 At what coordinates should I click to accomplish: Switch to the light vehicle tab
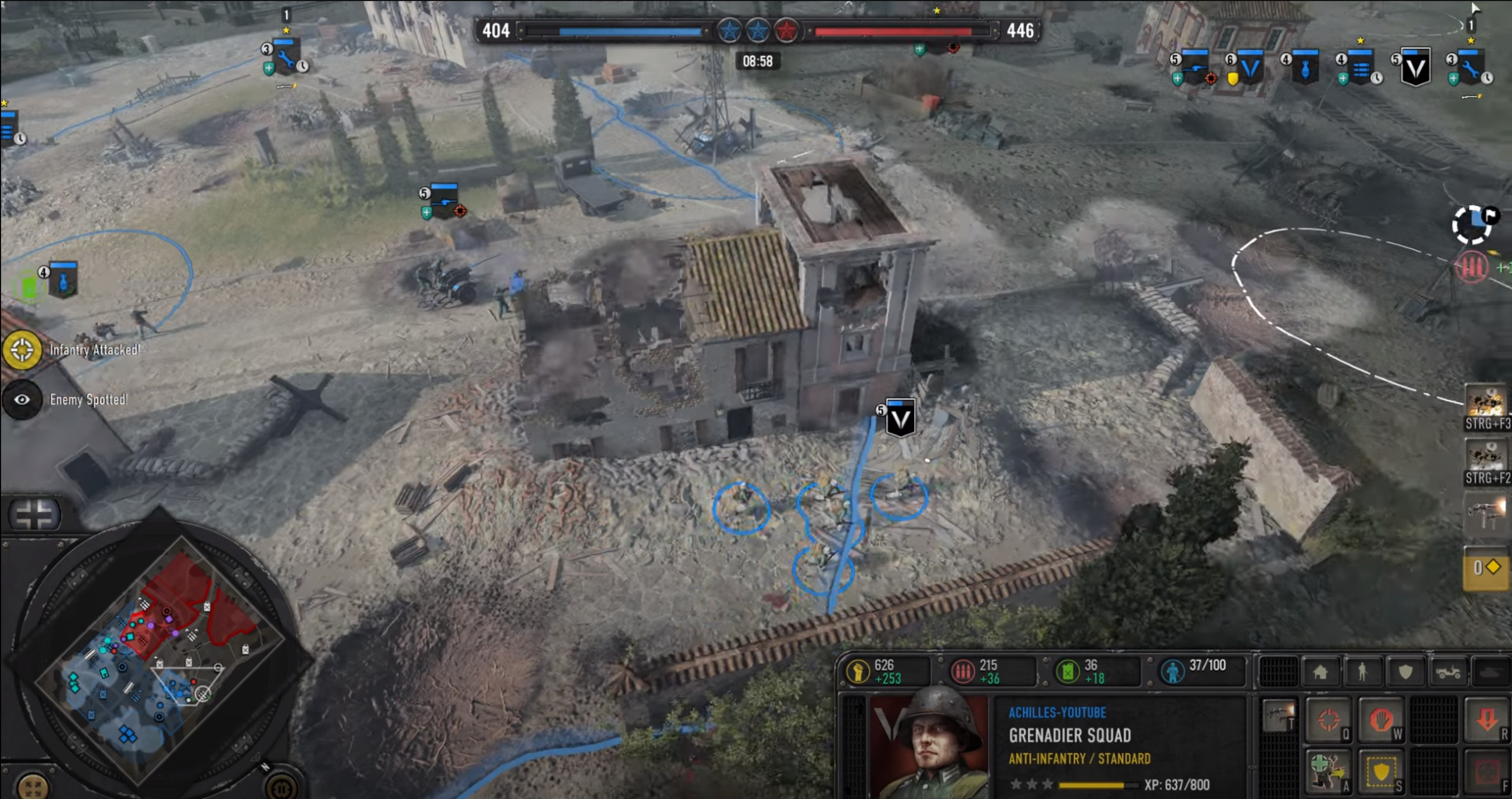click(1448, 672)
